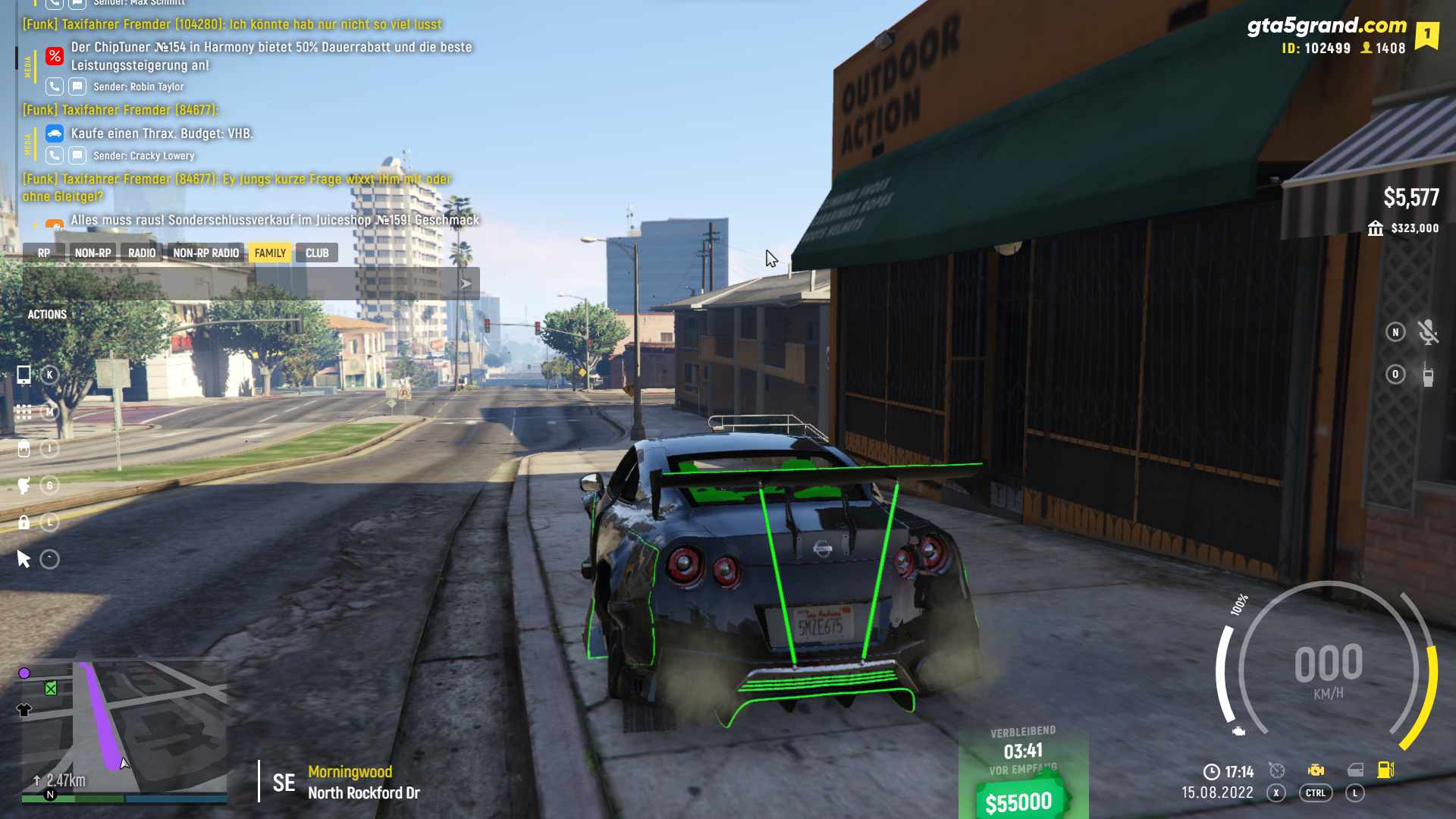Image resolution: width=1456 pixels, height=819 pixels.
Task: Send a text to Cracky Lowery
Action: (77, 155)
